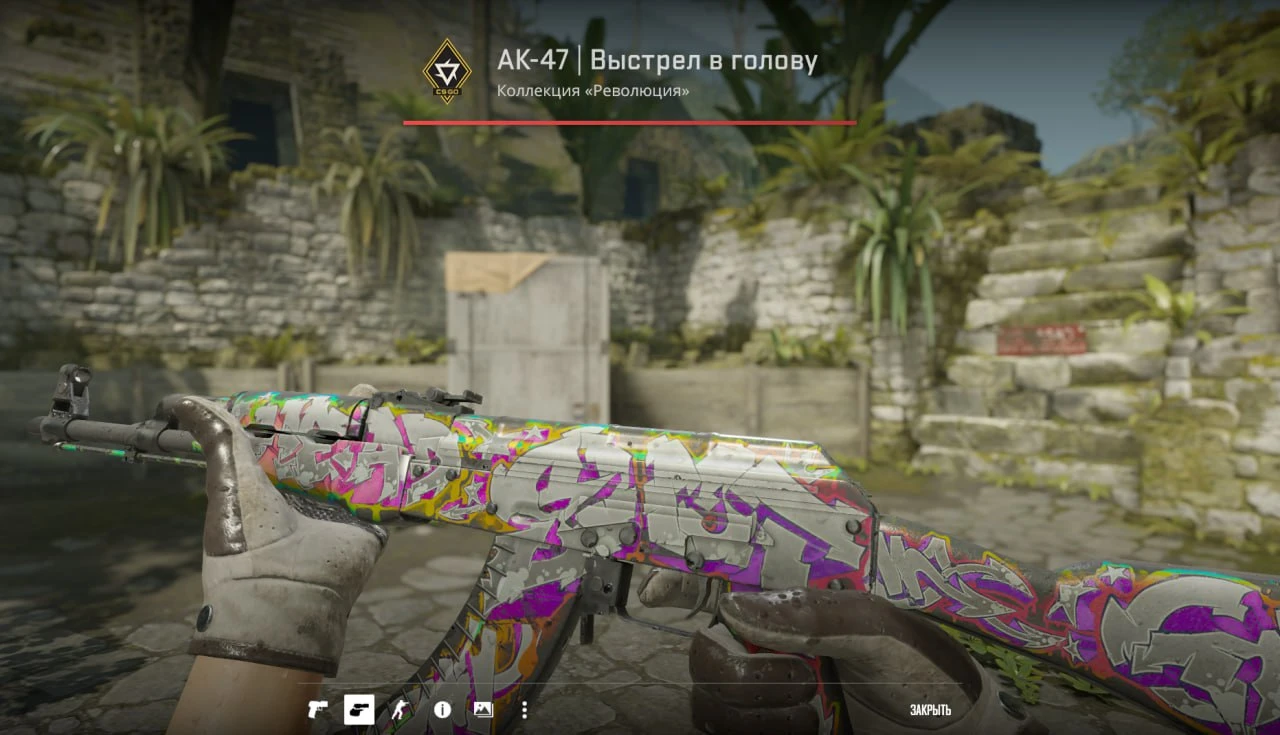Screen dimensions: 1280x735
Task: Open the three-dot more options menu
Action: (x=524, y=710)
